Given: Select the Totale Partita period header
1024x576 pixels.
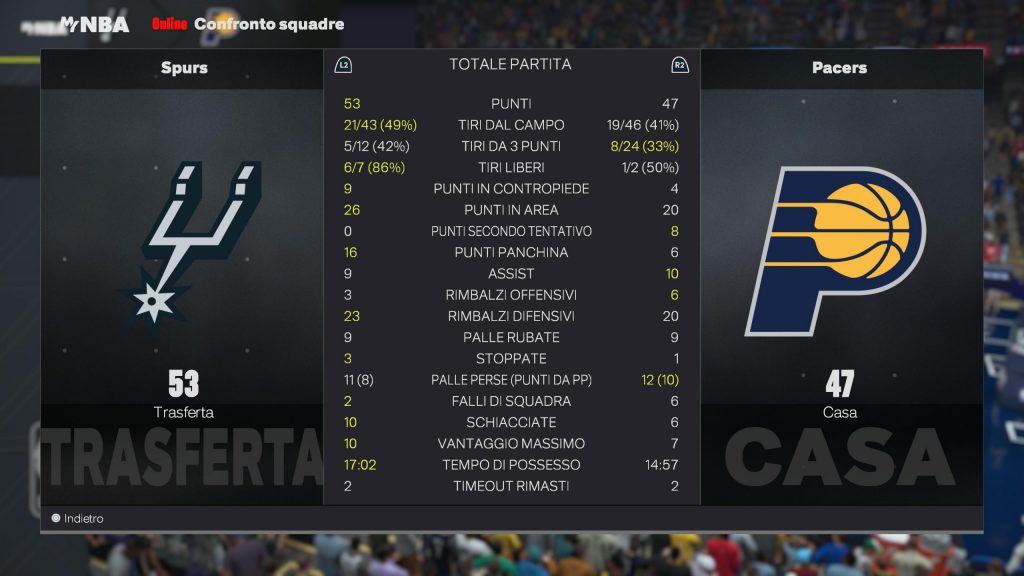Looking at the screenshot, I should 510,64.
